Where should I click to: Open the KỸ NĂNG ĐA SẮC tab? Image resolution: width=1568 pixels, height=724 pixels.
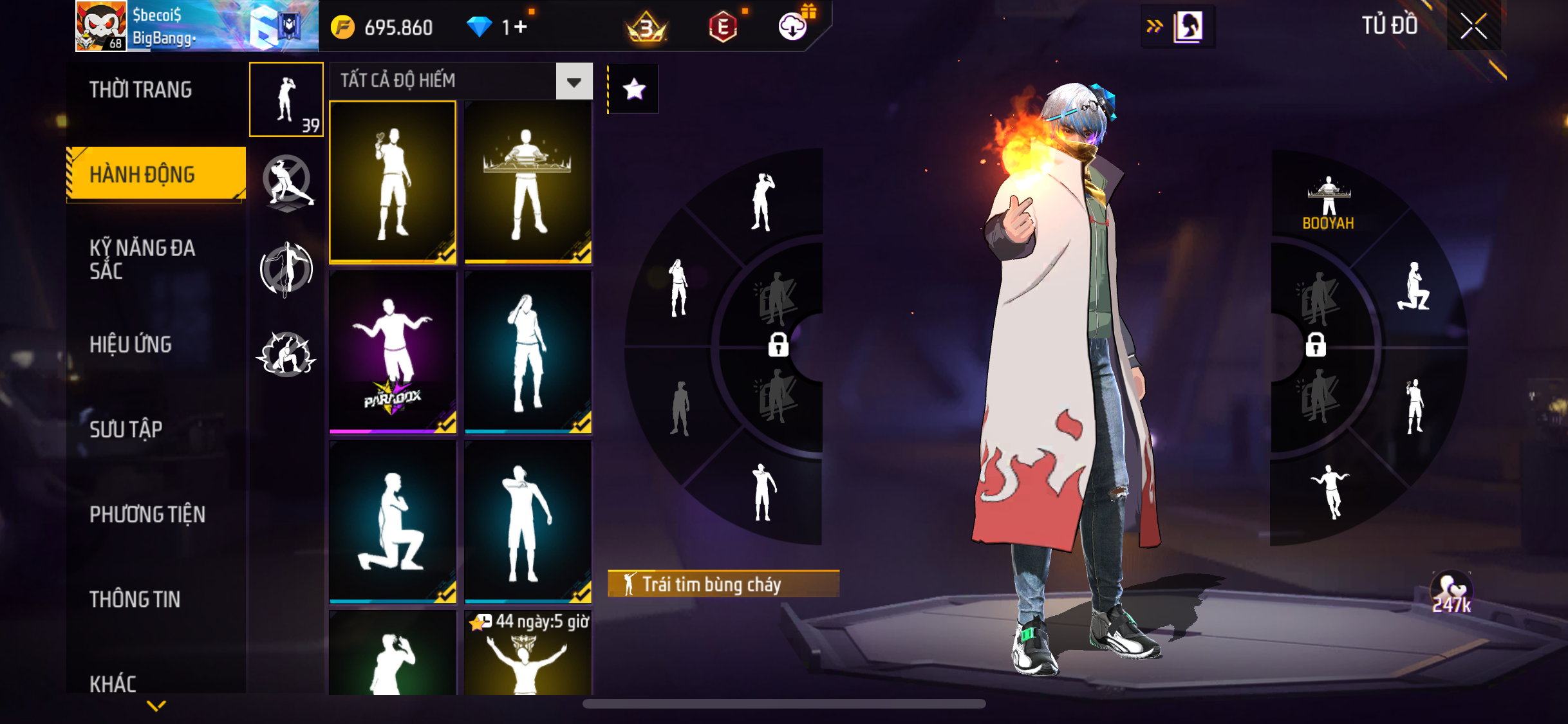pyautogui.click(x=142, y=259)
